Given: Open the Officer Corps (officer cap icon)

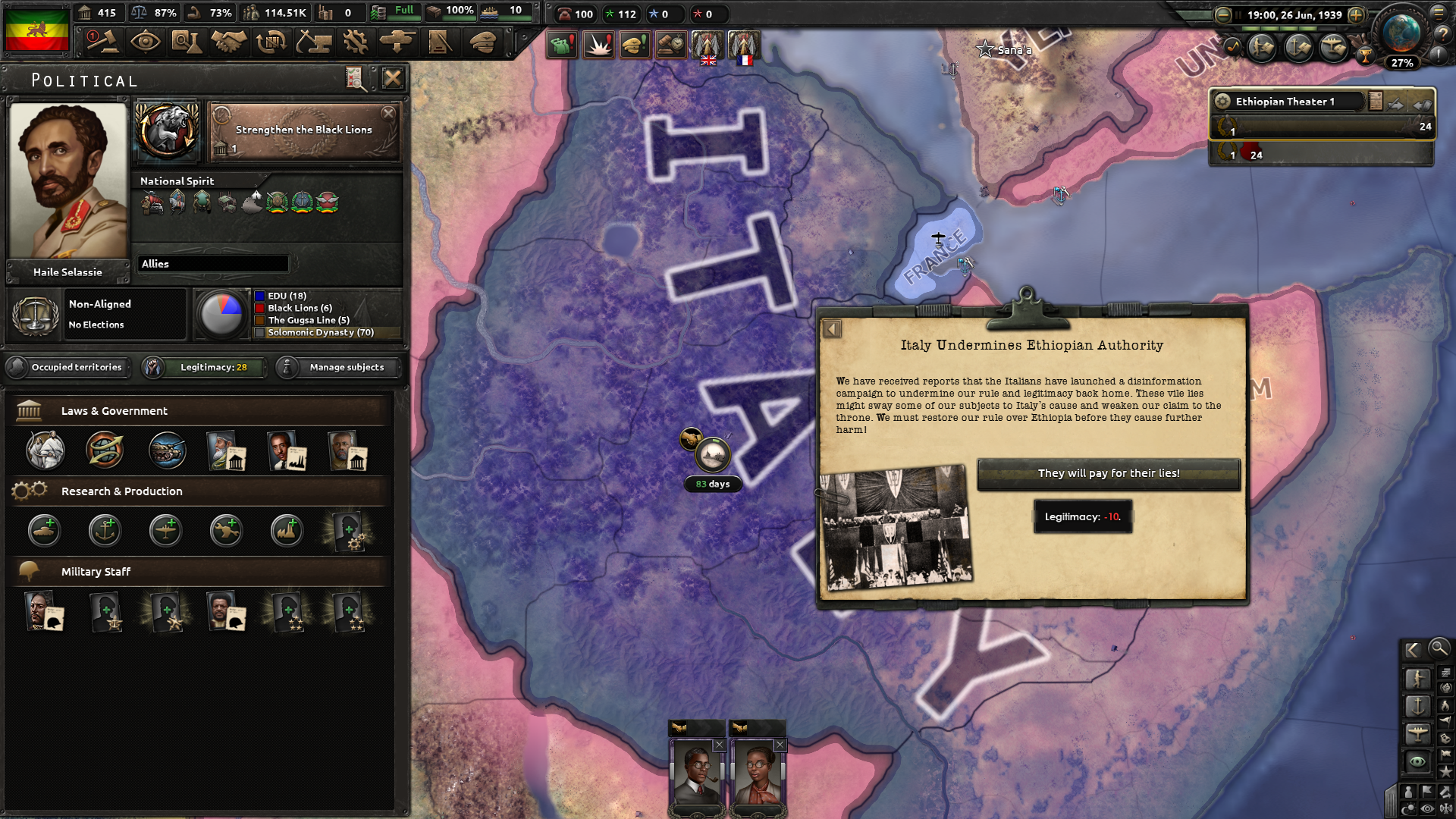Looking at the screenshot, I should 484,43.
